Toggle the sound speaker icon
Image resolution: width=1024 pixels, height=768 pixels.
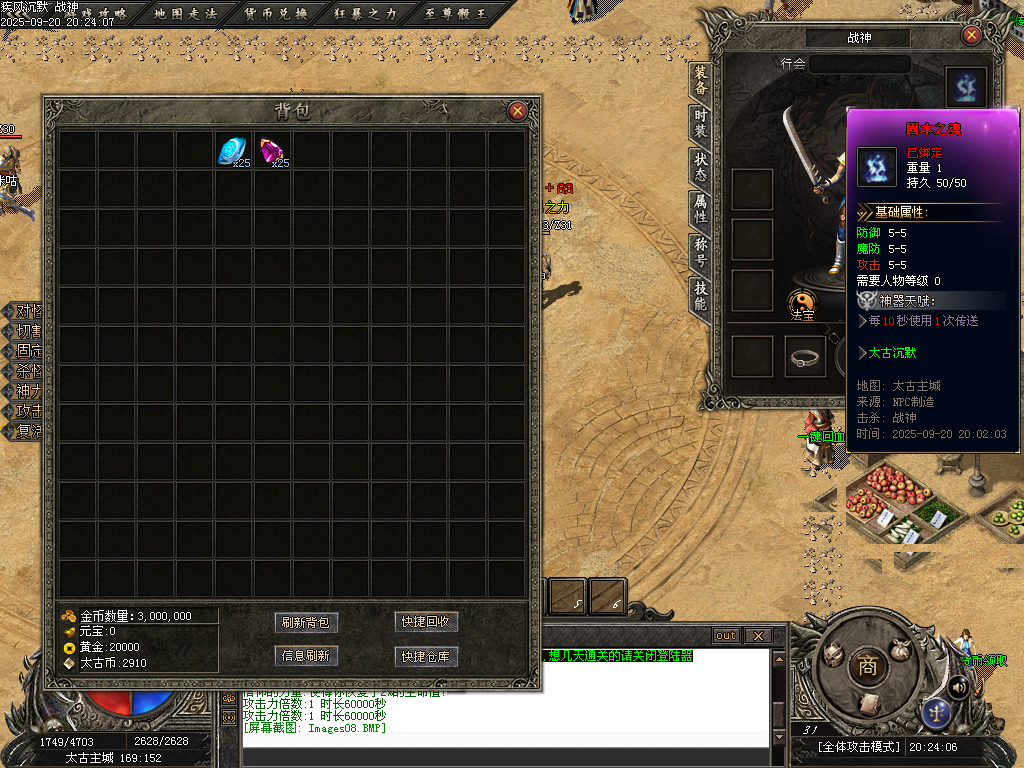click(x=958, y=686)
